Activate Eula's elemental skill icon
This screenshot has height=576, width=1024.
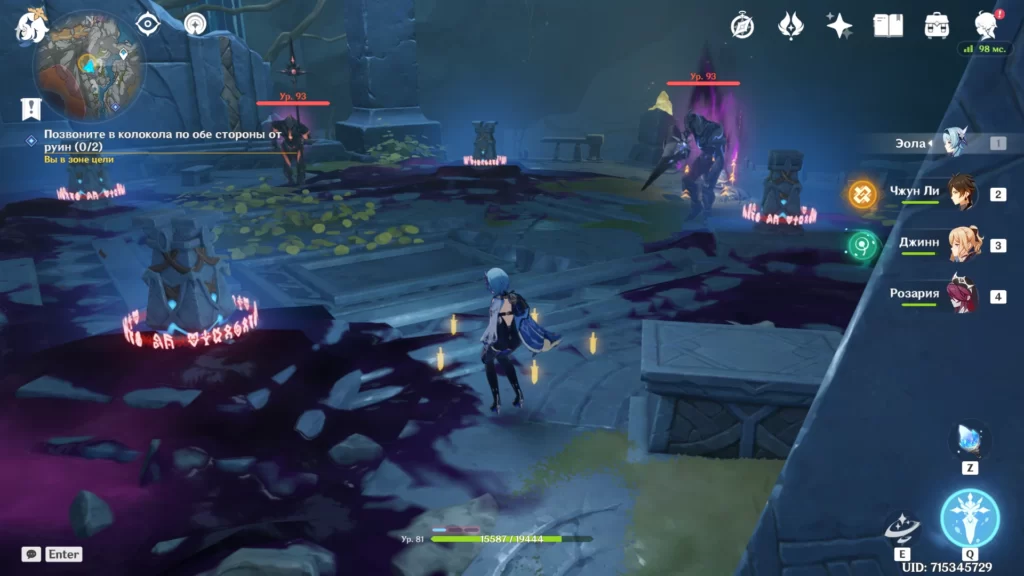[x=902, y=527]
